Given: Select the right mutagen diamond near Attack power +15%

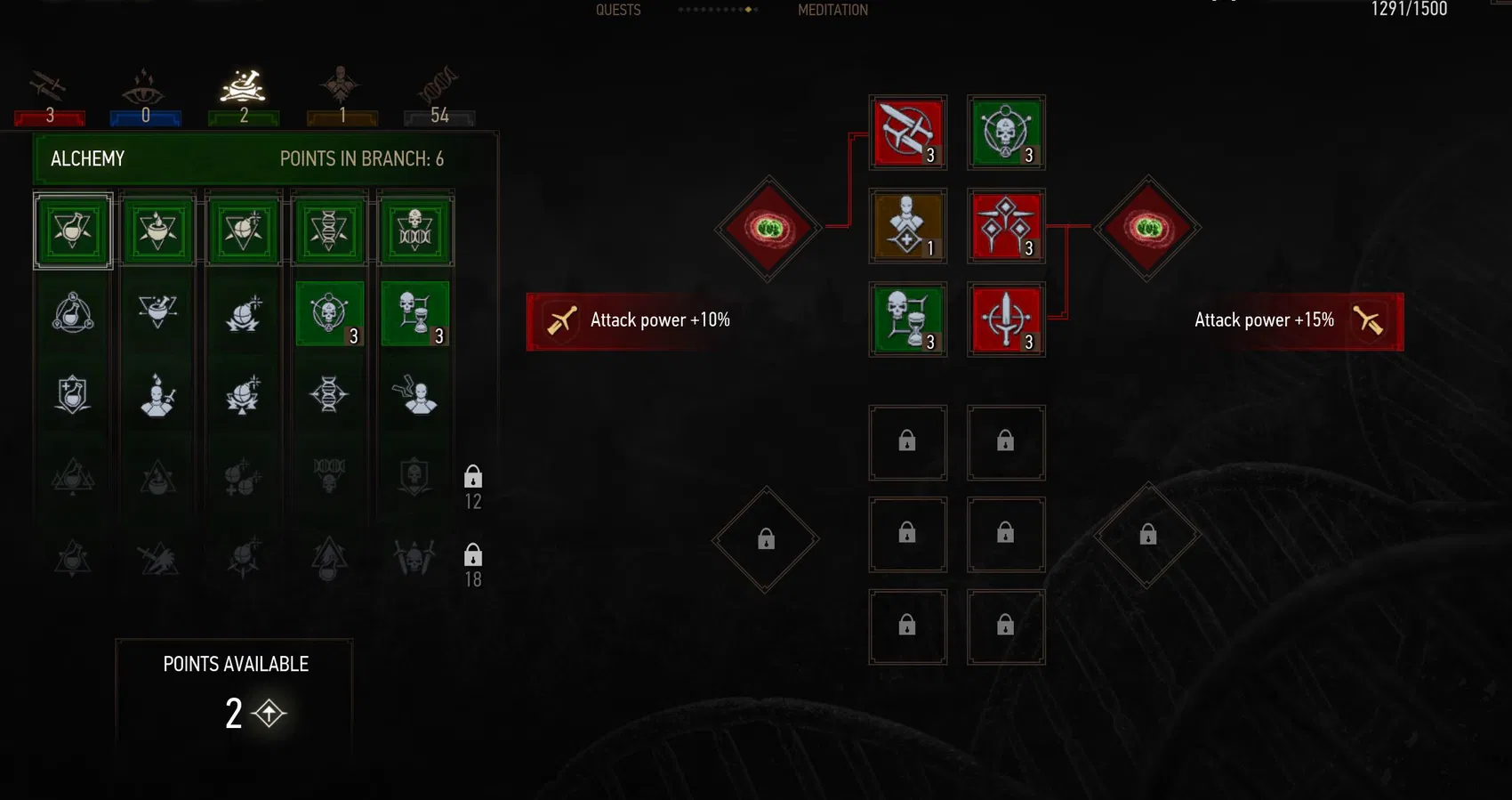Looking at the screenshot, I should (x=1147, y=229).
